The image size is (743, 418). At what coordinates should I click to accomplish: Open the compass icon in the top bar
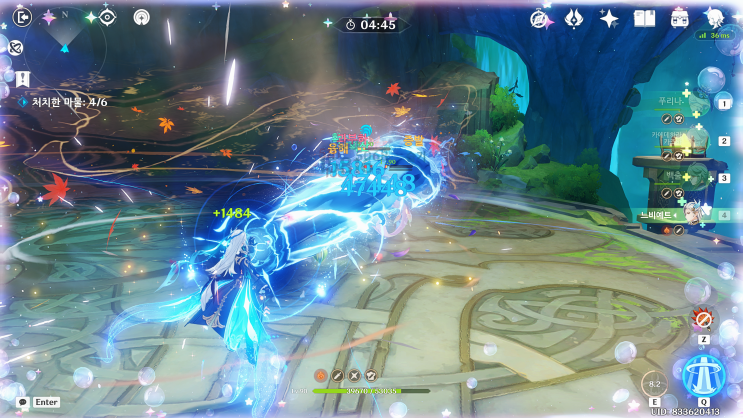[x=541, y=18]
